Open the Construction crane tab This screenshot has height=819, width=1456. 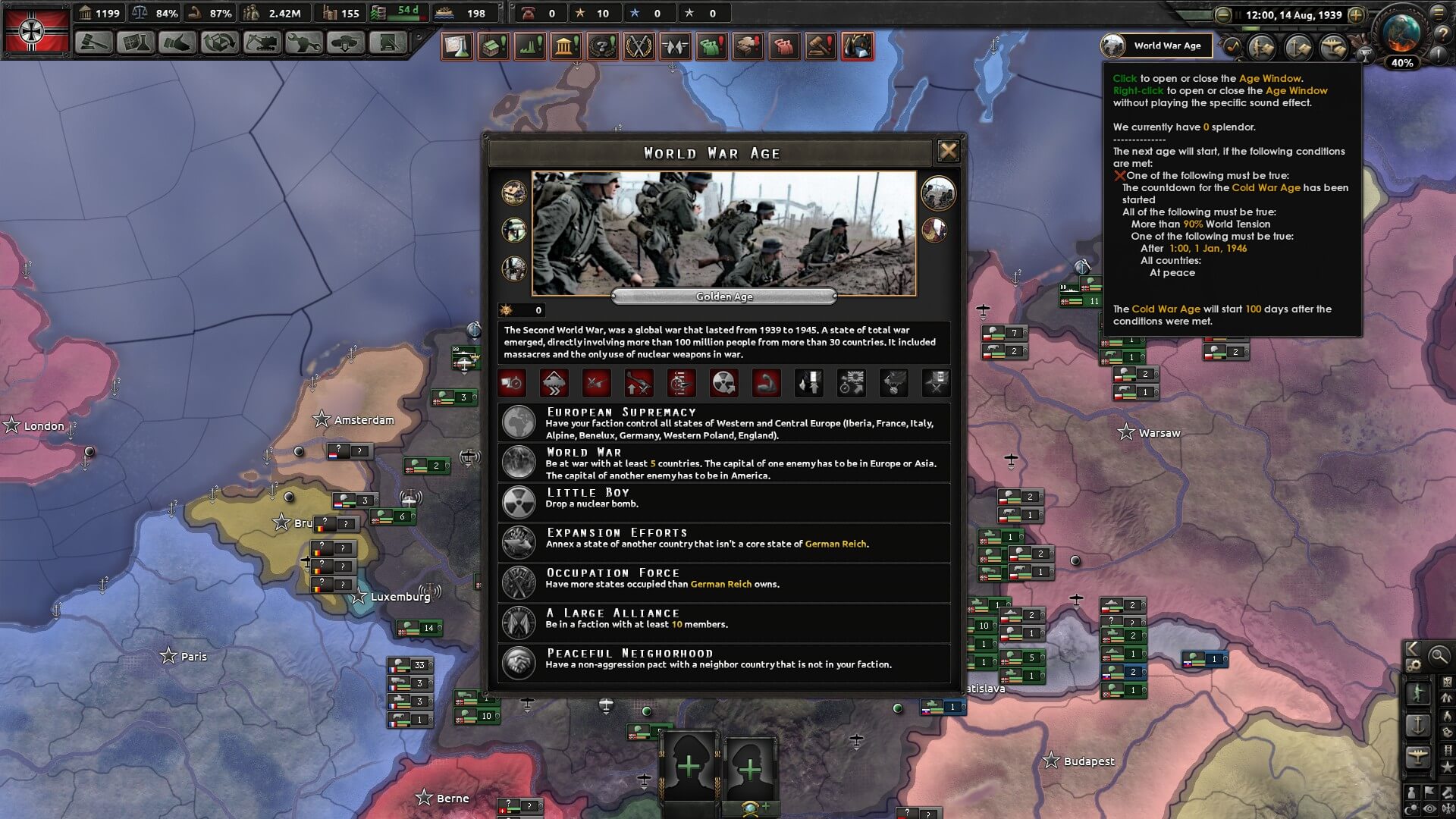(x=262, y=42)
